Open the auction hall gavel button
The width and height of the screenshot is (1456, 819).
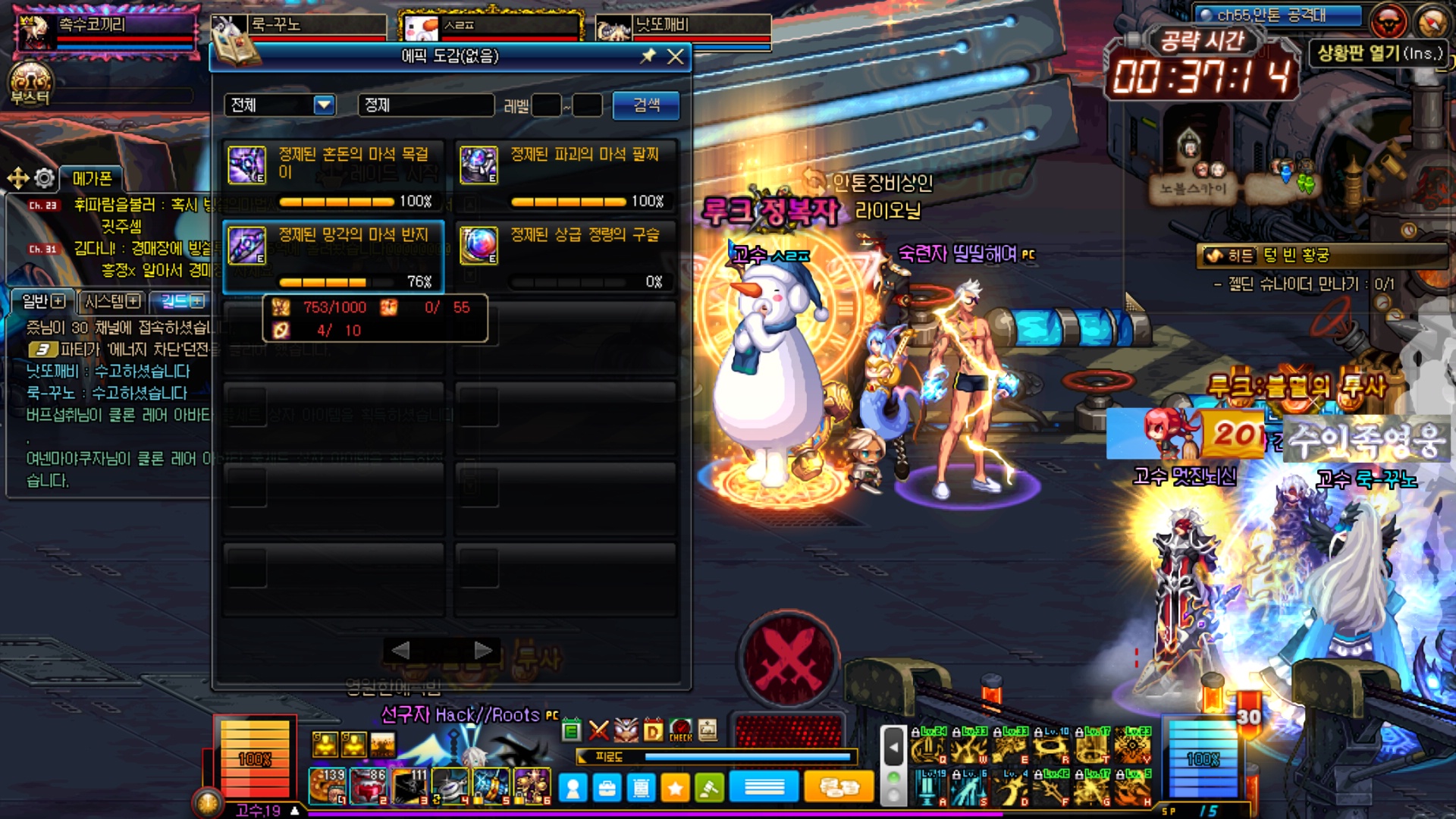point(709,789)
